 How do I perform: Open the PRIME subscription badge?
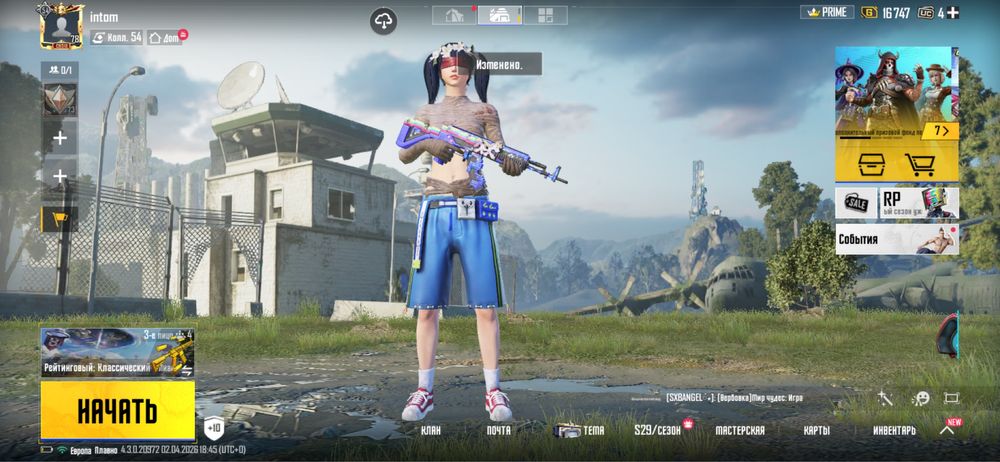(x=826, y=13)
